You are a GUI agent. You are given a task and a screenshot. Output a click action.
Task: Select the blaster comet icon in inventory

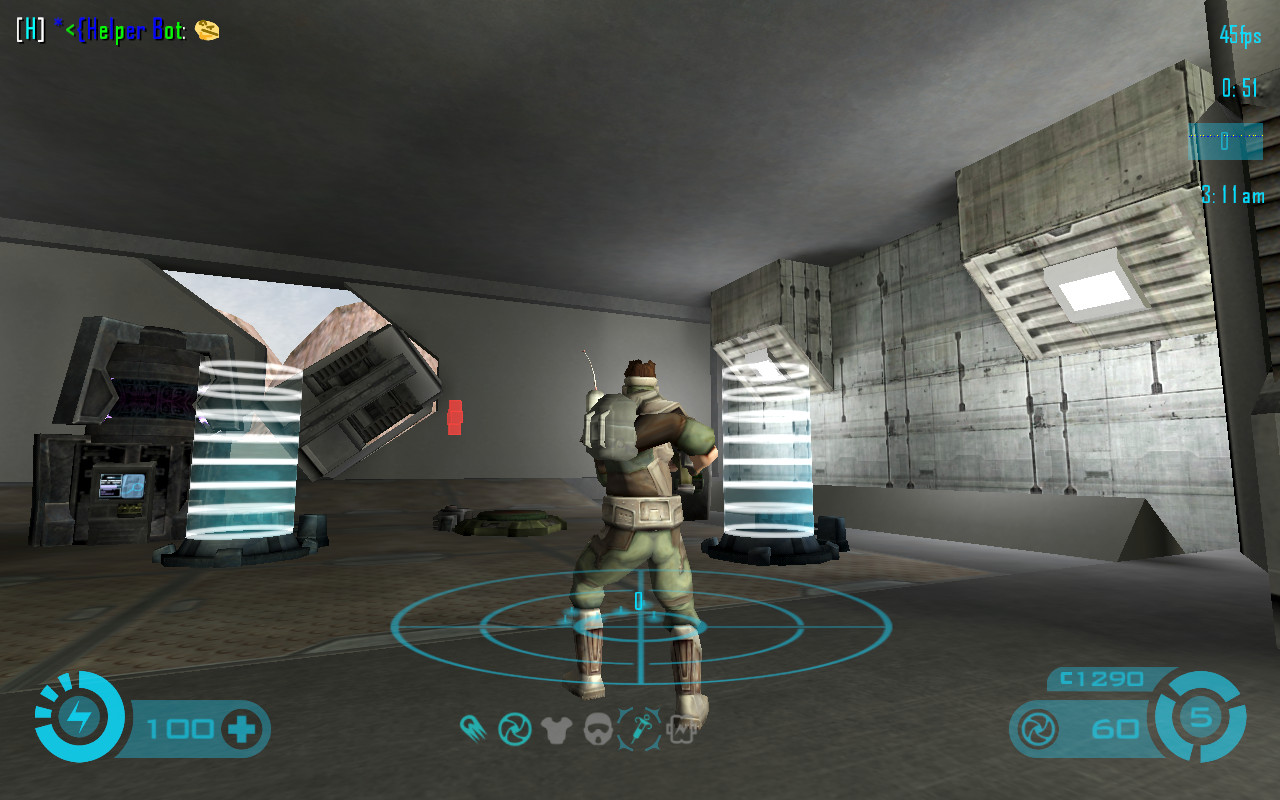point(473,729)
